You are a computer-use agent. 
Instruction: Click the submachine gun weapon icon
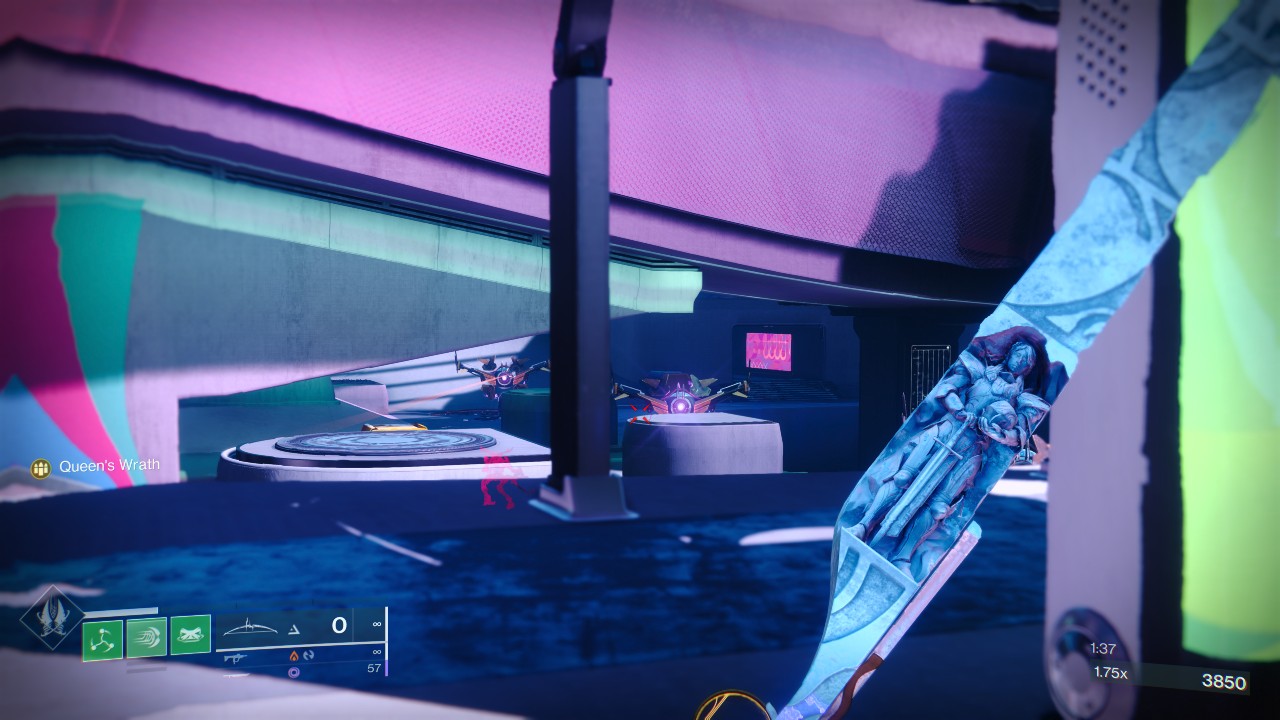[x=236, y=657]
